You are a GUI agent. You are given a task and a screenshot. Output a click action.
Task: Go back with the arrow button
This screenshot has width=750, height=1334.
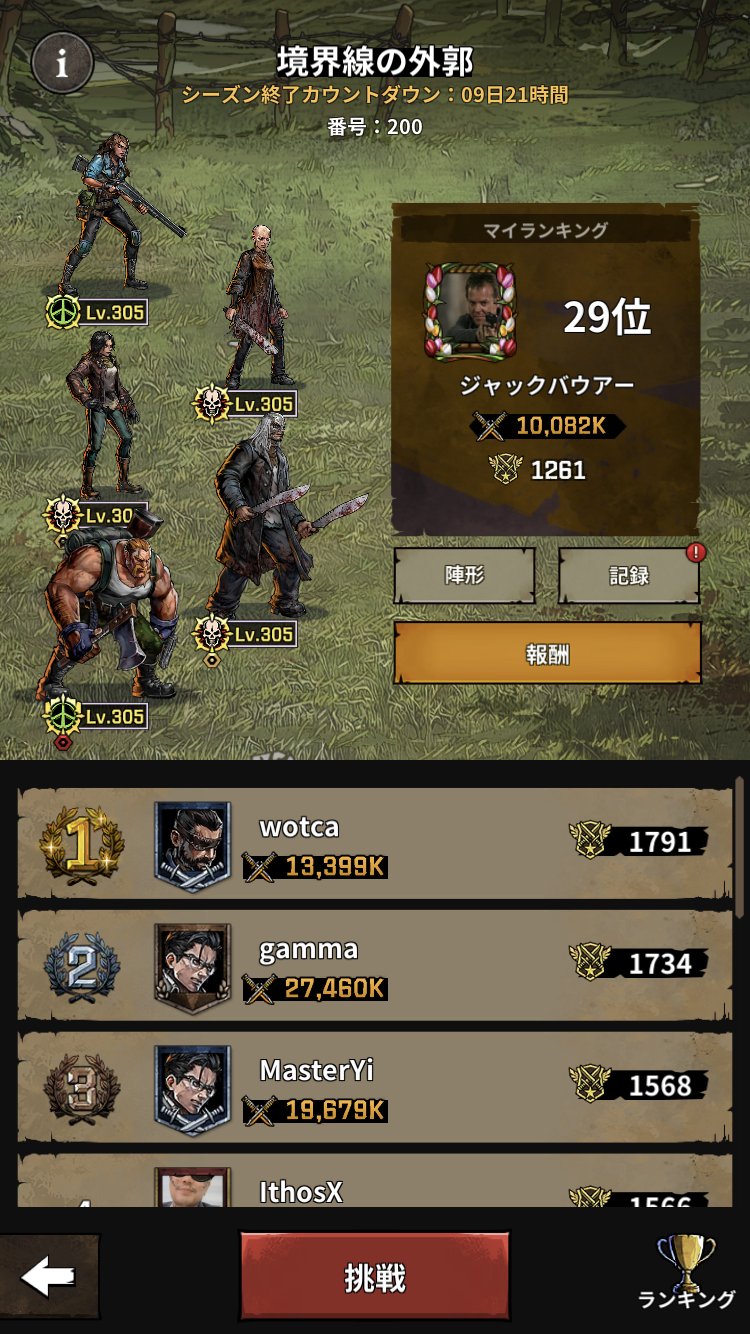(49, 1276)
